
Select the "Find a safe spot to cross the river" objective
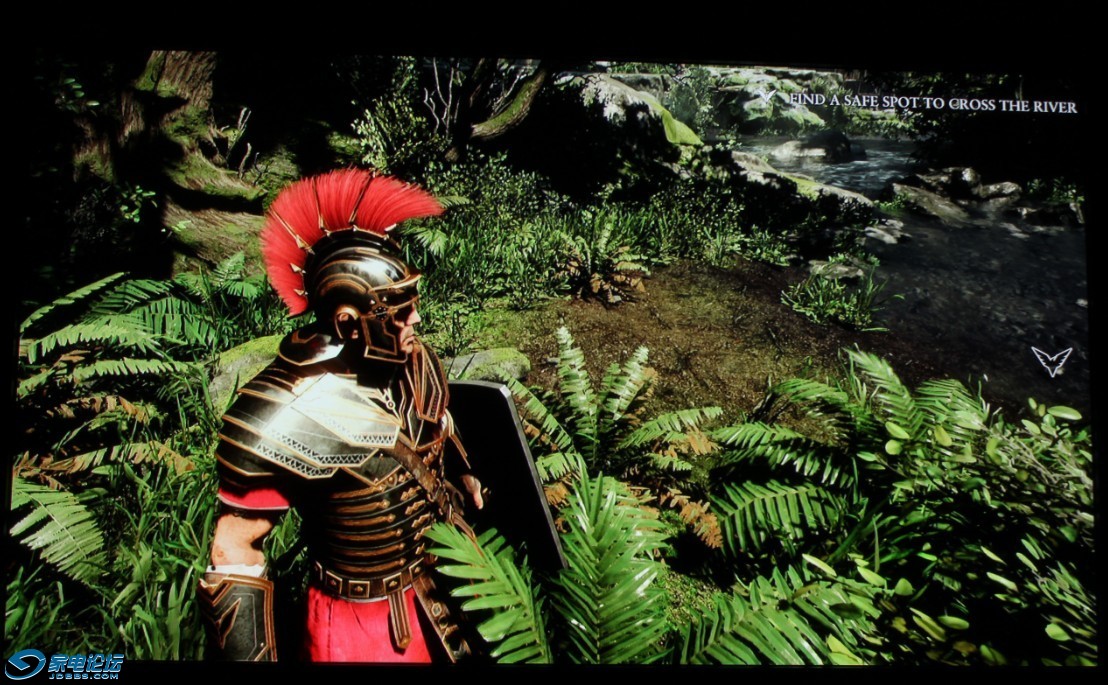coord(932,105)
